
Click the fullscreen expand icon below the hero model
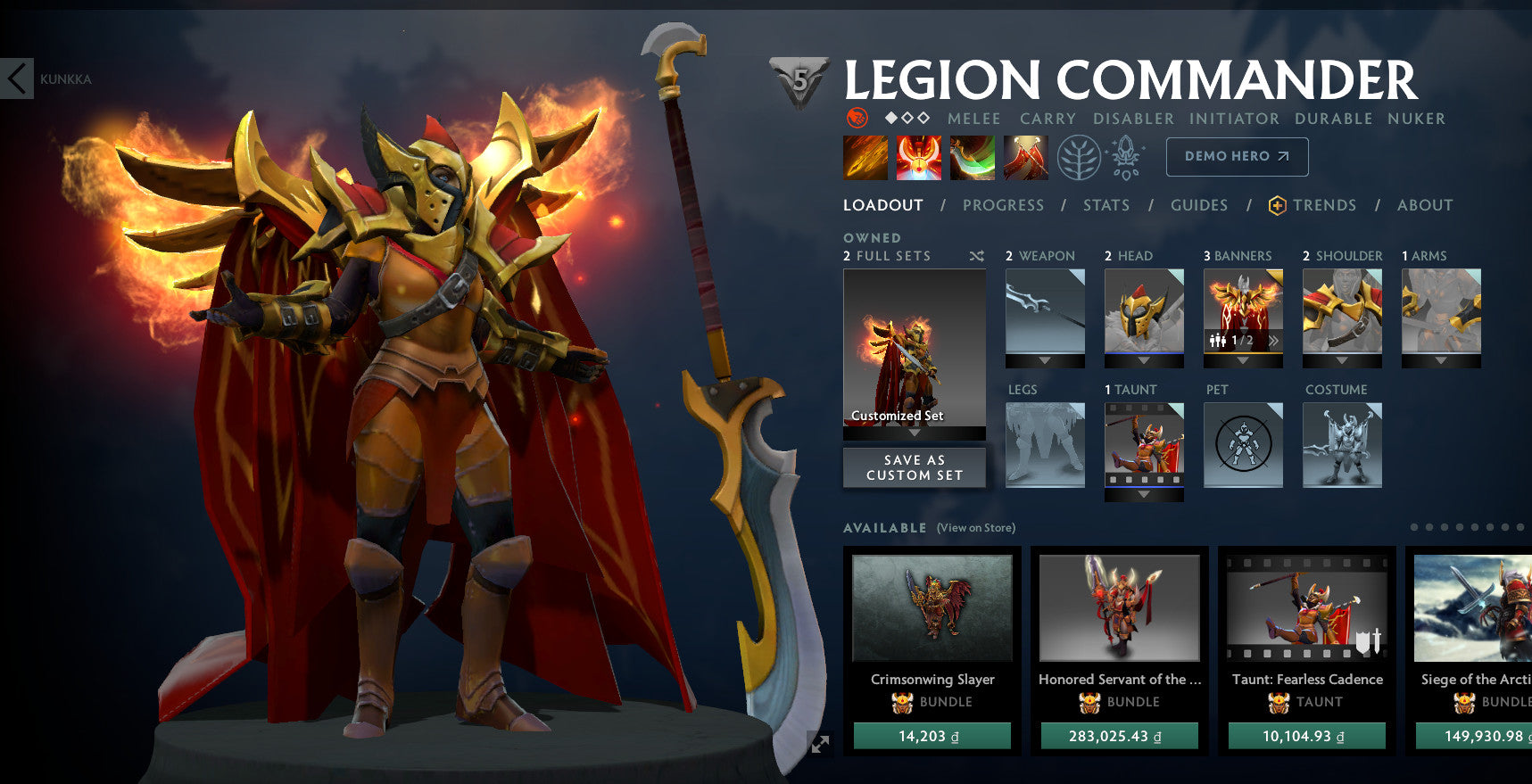pyautogui.click(x=820, y=743)
